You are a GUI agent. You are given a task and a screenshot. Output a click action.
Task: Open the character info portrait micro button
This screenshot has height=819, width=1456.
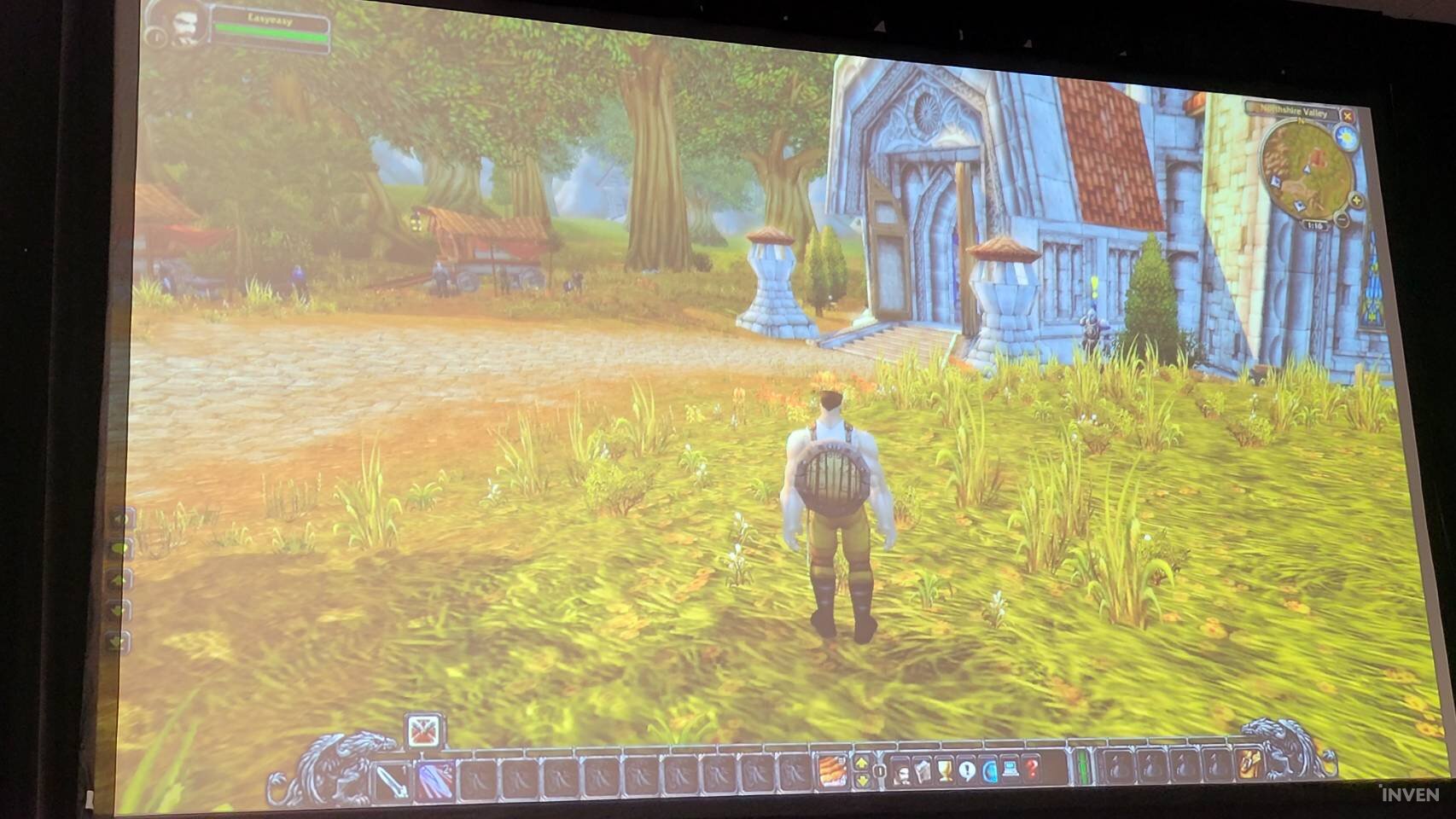click(x=902, y=772)
